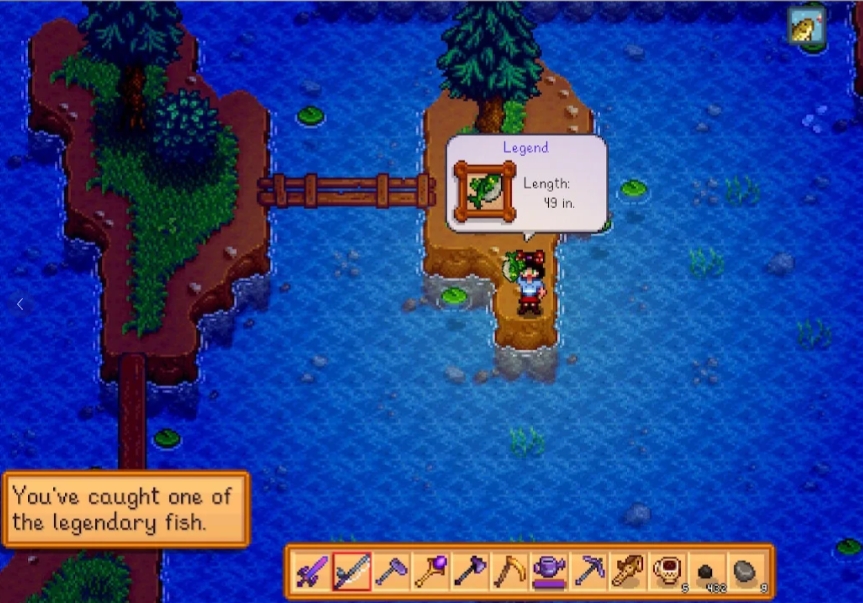Select the purple Galaxy Sword slot
Viewport: 863px width, 603px height.
pos(312,572)
